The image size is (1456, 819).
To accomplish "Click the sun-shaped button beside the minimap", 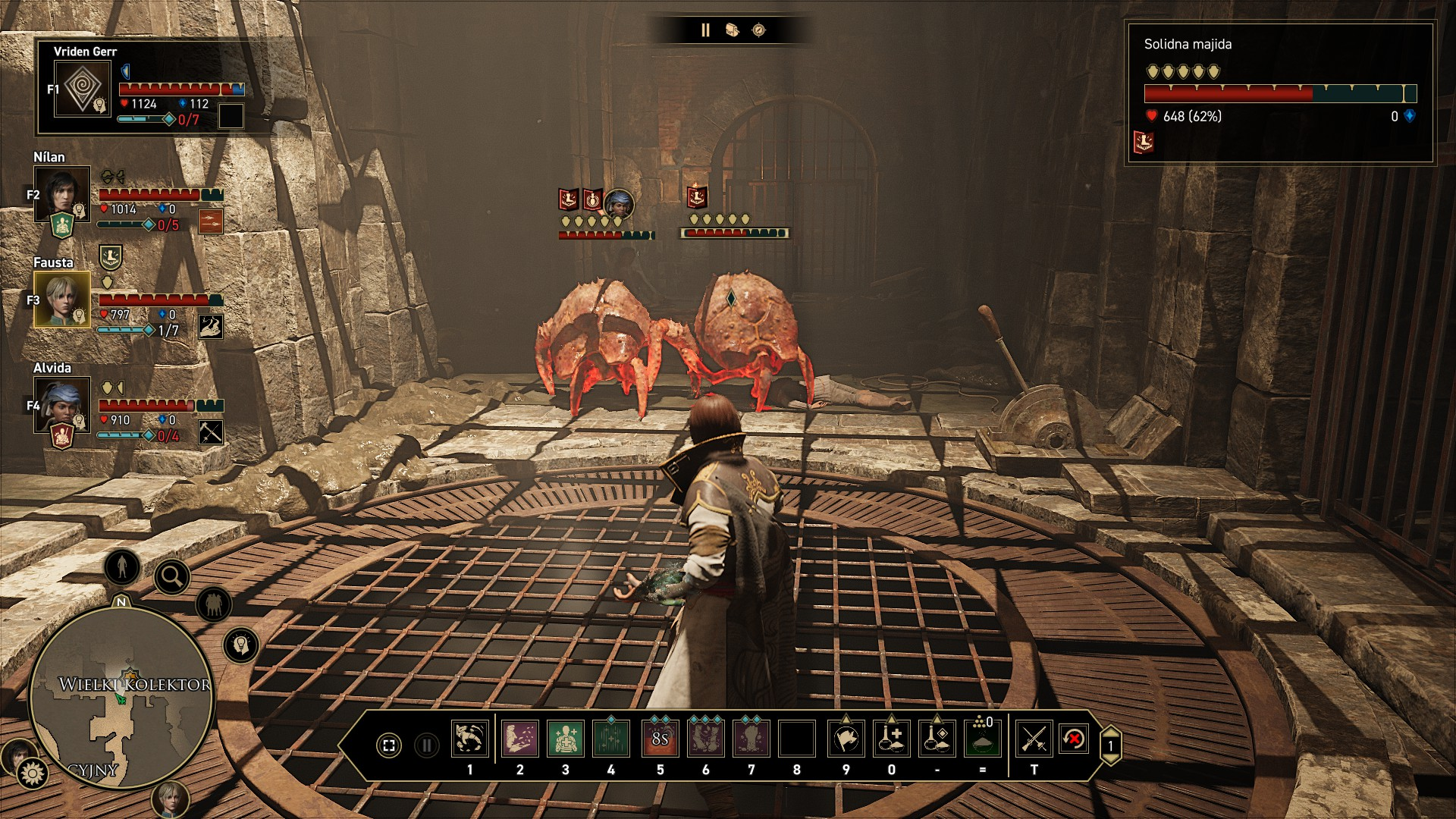I will (33, 773).
